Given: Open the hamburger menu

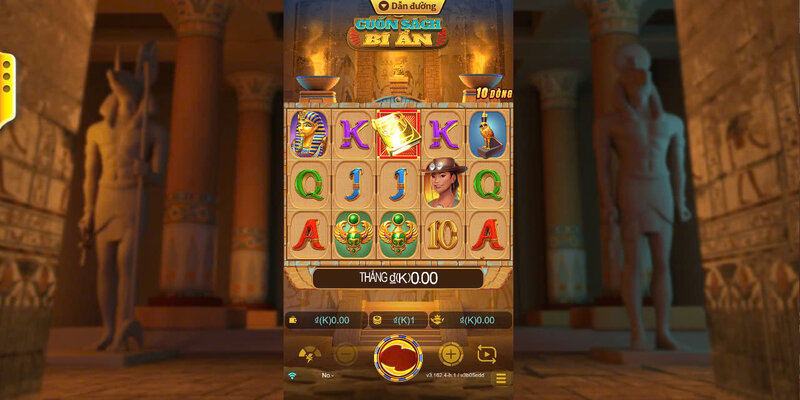Looking at the screenshot, I should [x=501, y=378].
